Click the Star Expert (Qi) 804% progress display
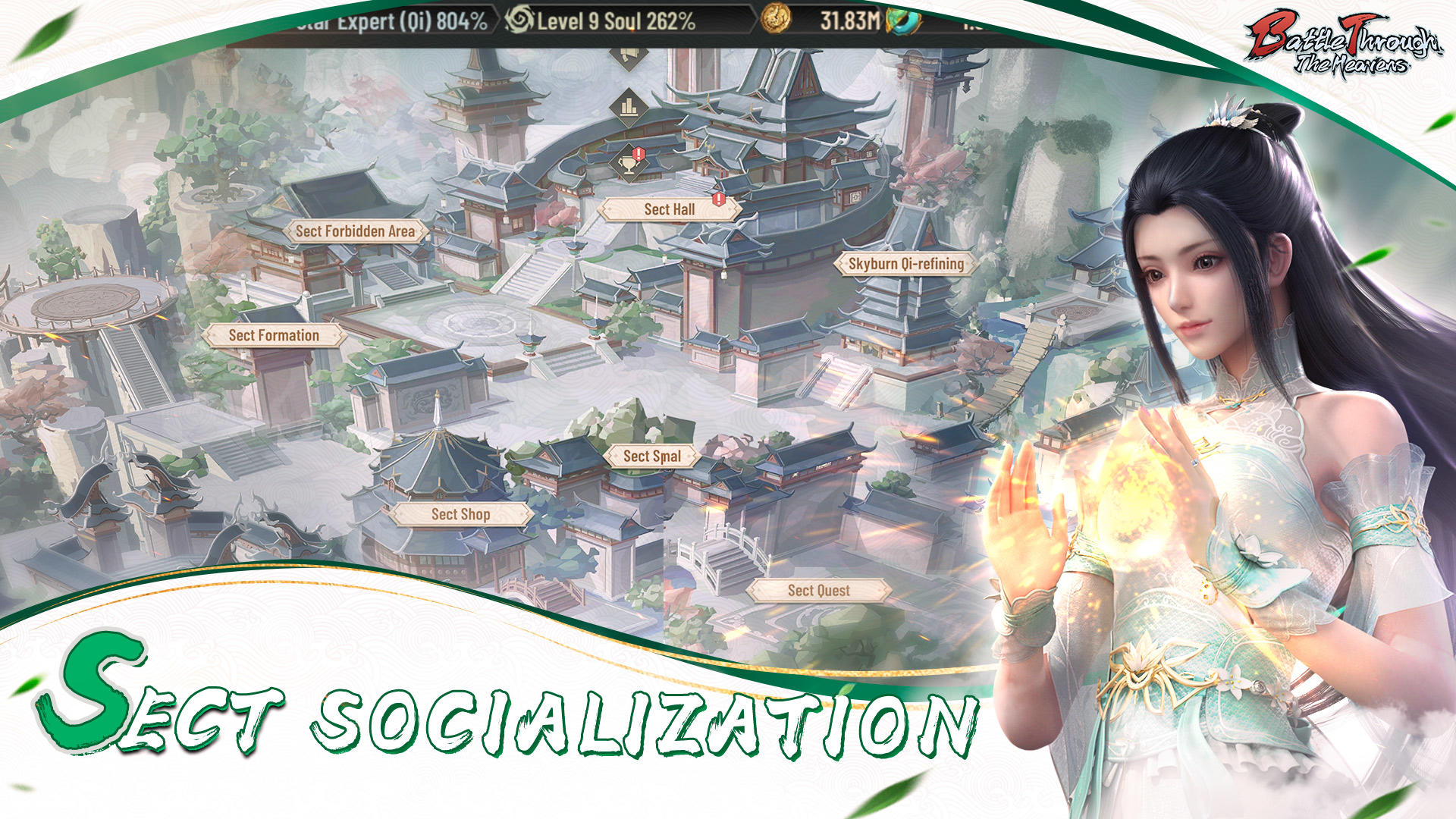The image size is (1456, 819). (x=387, y=22)
